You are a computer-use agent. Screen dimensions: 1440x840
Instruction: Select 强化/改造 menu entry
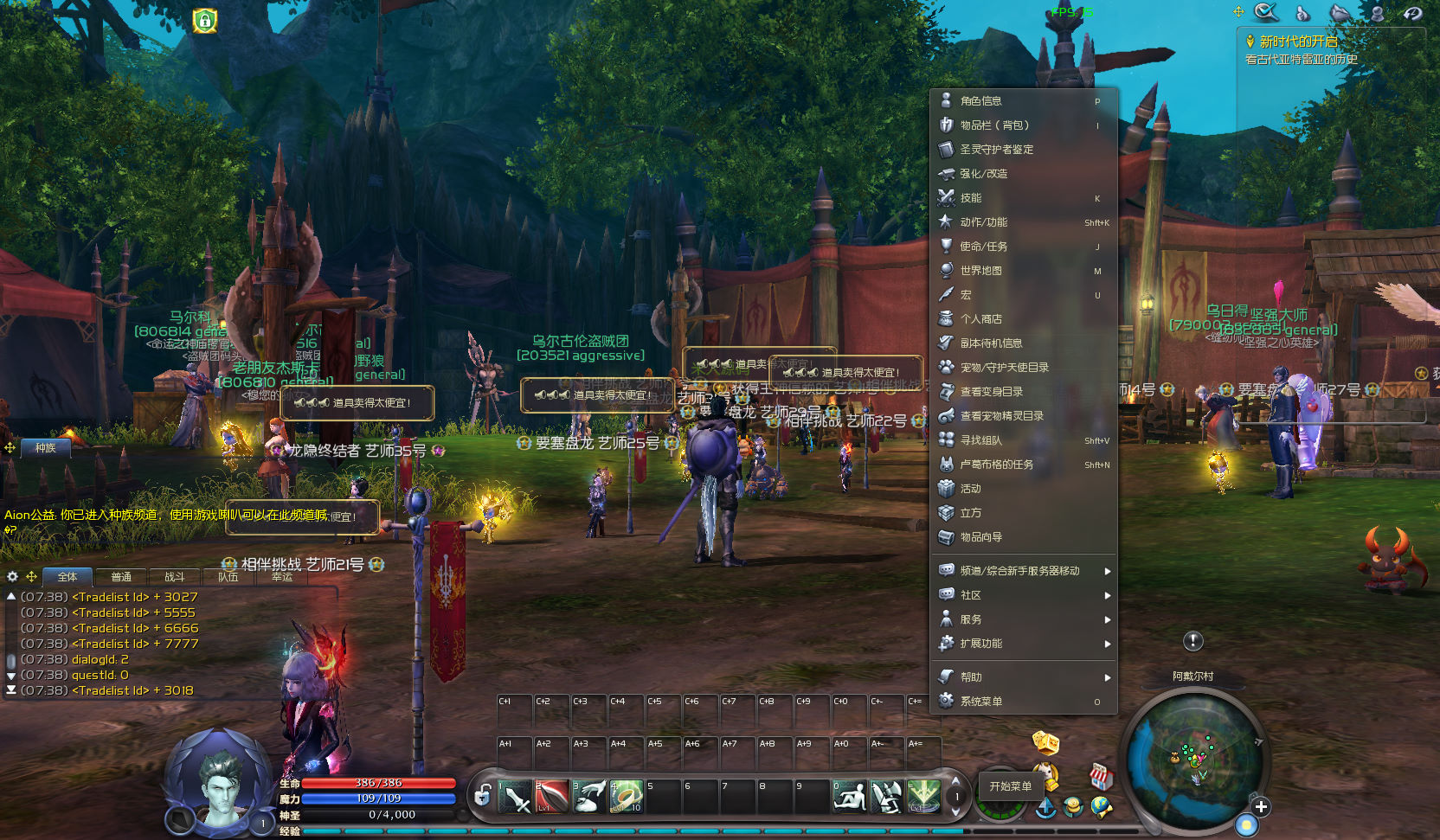point(983,174)
